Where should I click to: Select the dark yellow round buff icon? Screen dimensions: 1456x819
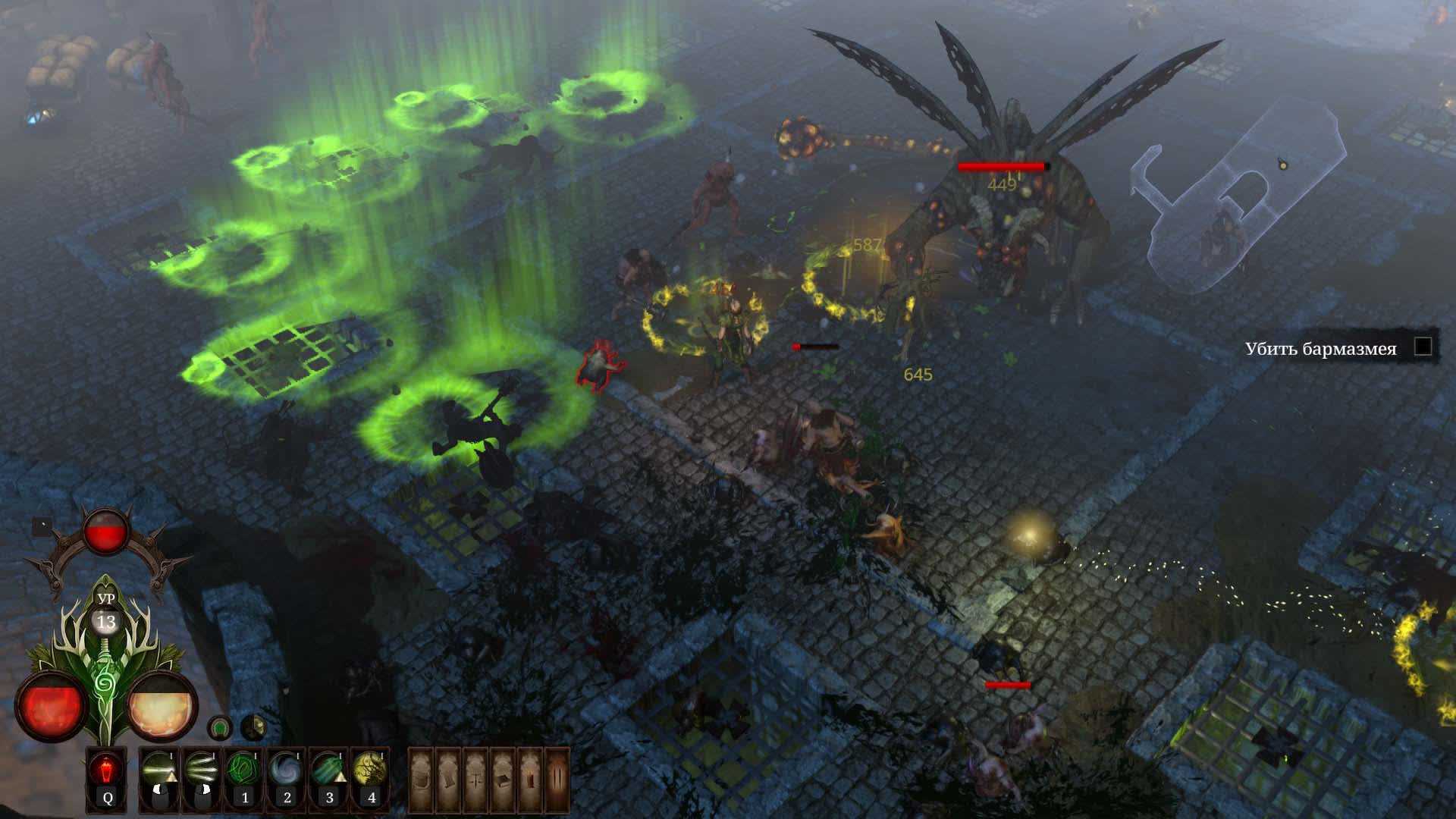(x=253, y=728)
